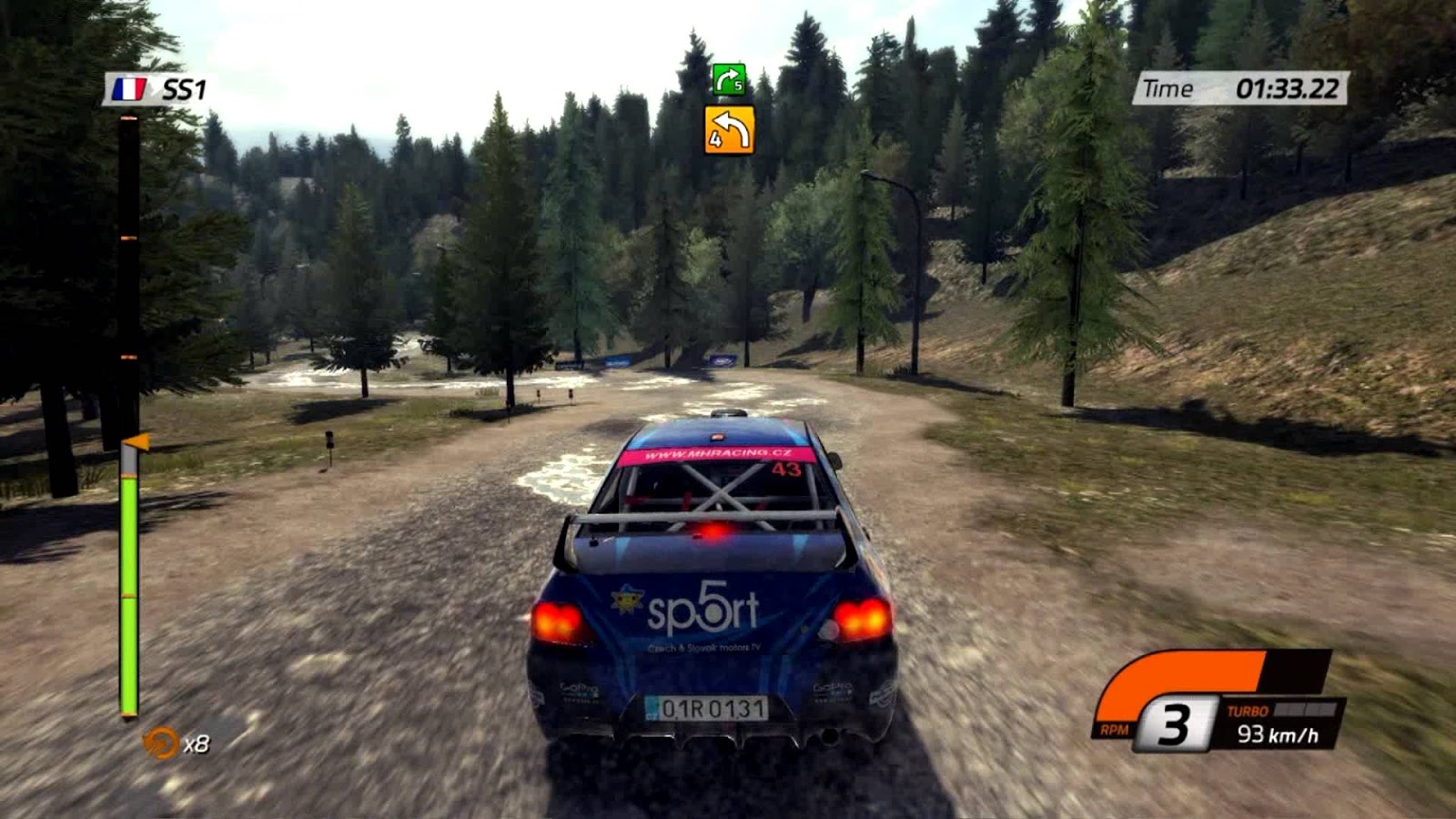The image size is (1456, 819).
Task: Click the French flag next to SS1
Action: (x=129, y=87)
